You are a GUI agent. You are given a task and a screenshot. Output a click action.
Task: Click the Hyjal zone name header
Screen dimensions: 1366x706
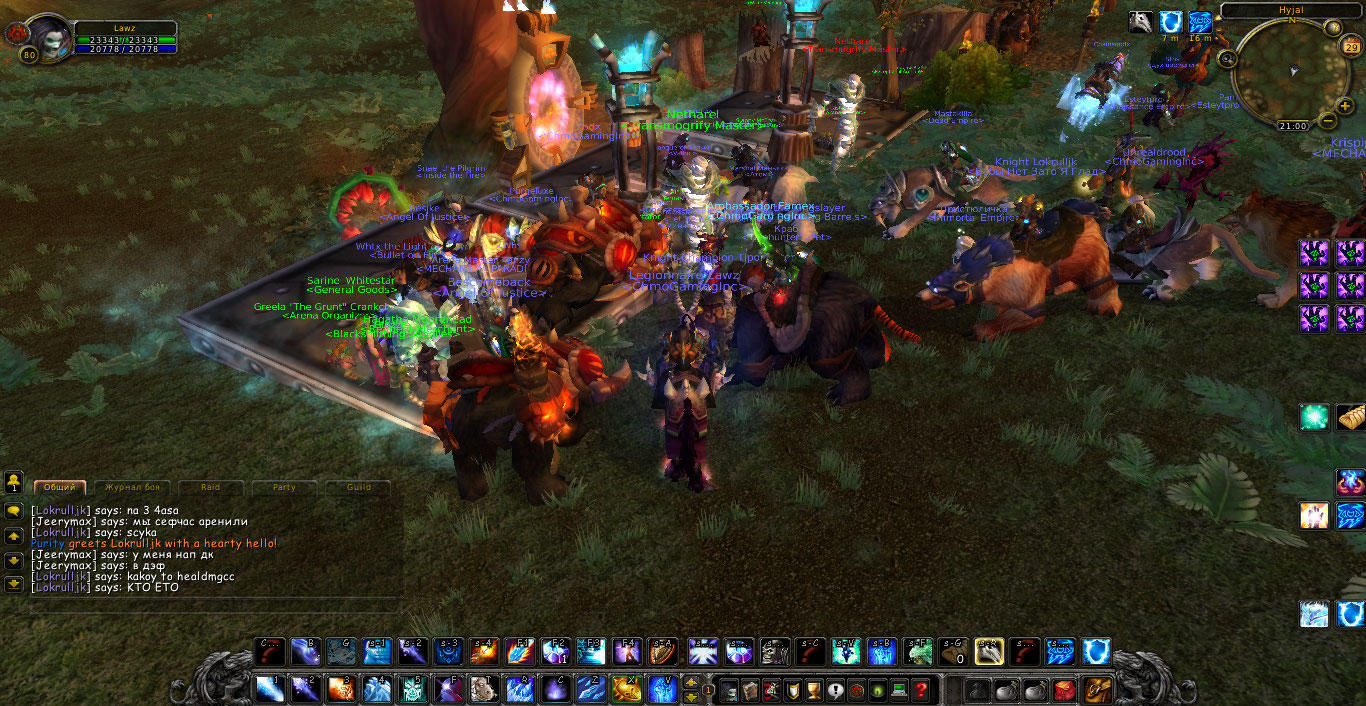[x=1291, y=9]
